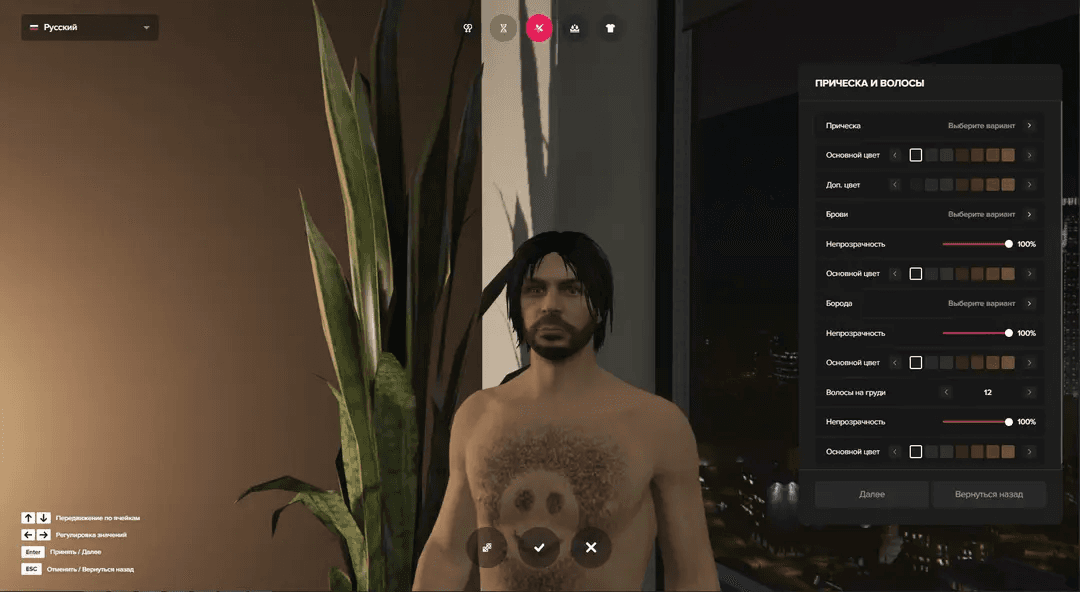Click Вернуться назад button
Screen dimensions: 1080x592
coord(988,494)
